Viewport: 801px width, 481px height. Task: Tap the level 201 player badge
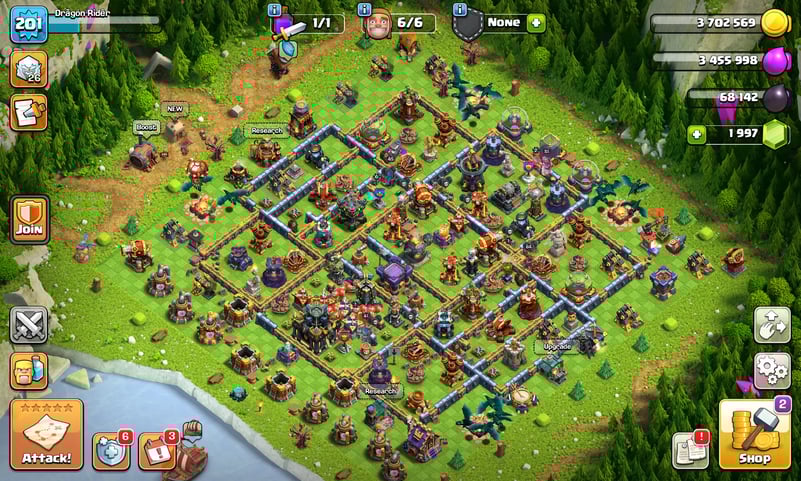click(28, 24)
